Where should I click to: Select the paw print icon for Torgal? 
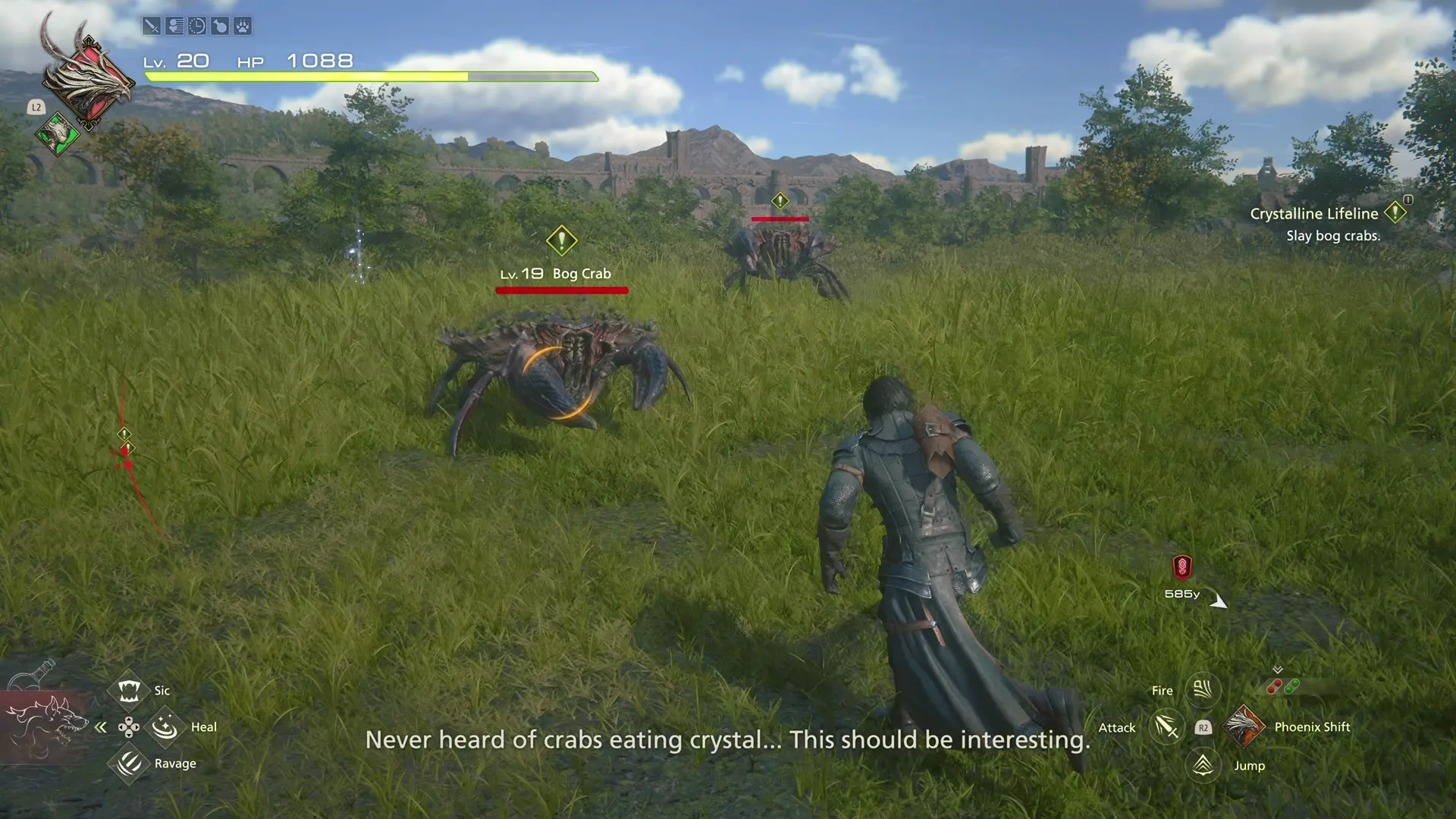pos(243,27)
